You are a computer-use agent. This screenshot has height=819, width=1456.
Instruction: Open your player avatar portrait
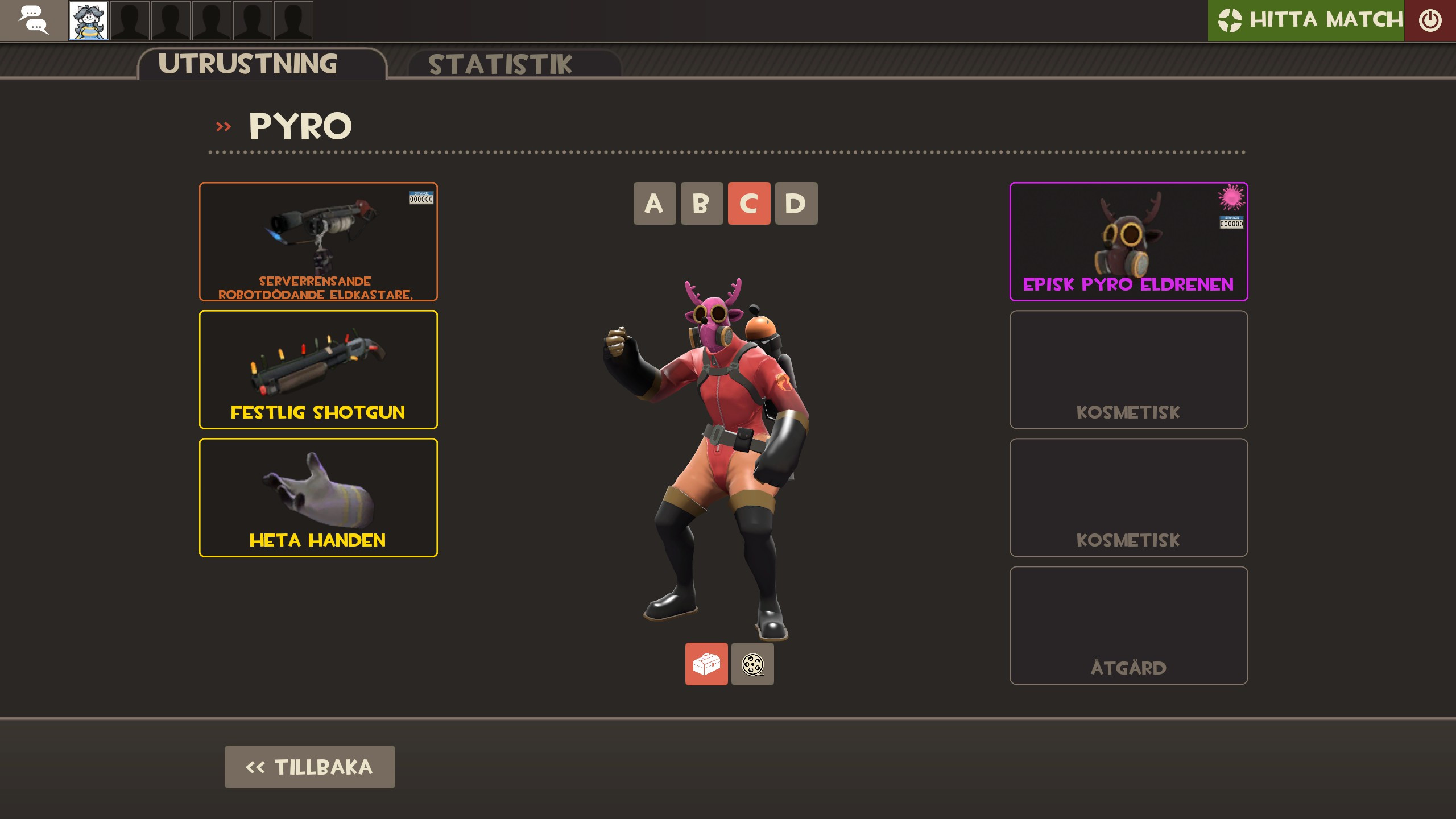point(88,20)
